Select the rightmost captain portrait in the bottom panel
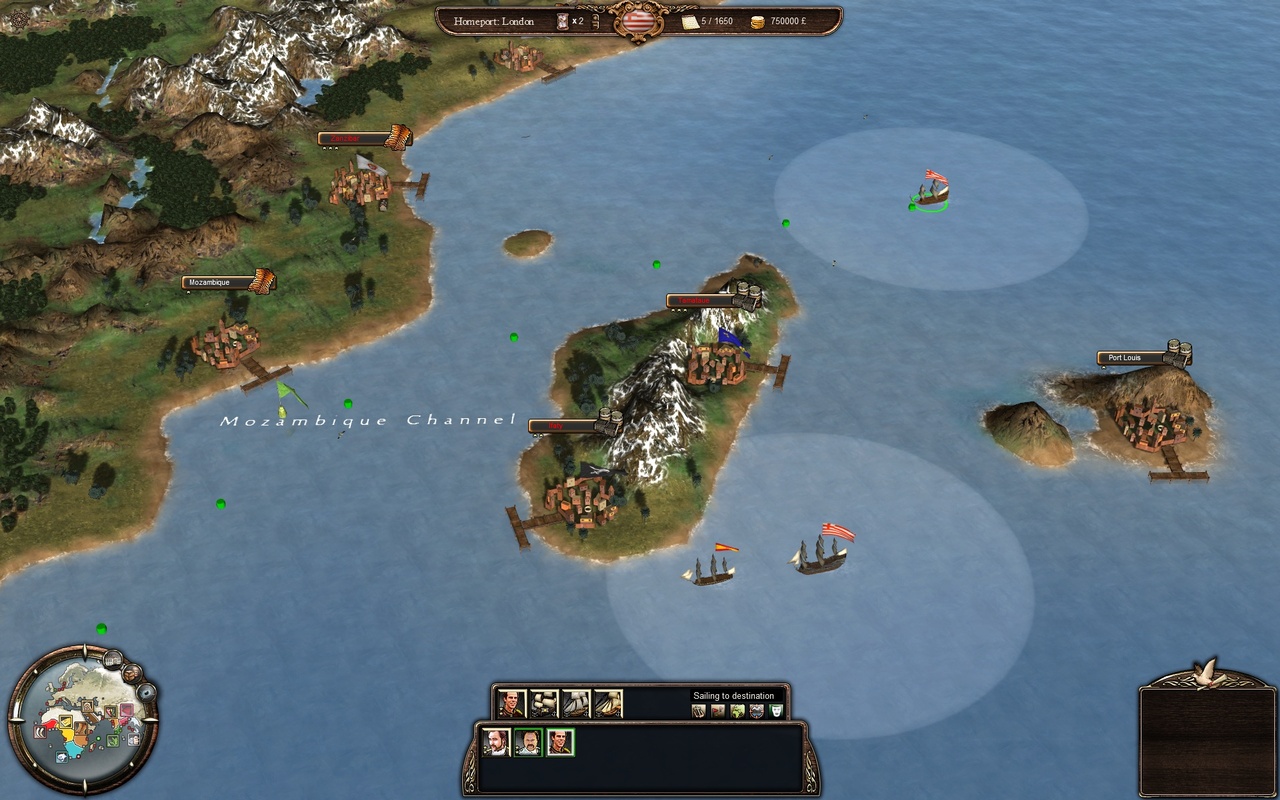Image resolution: width=1280 pixels, height=800 pixels. click(561, 742)
